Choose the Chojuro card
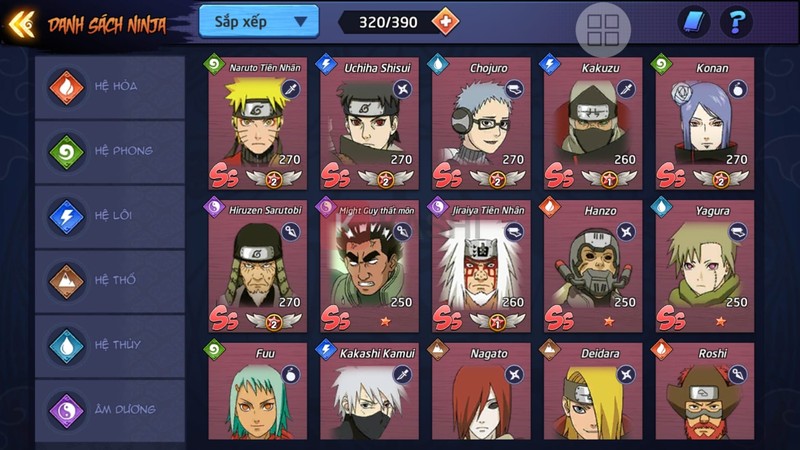The height and width of the screenshot is (450, 800). [x=481, y=122]
